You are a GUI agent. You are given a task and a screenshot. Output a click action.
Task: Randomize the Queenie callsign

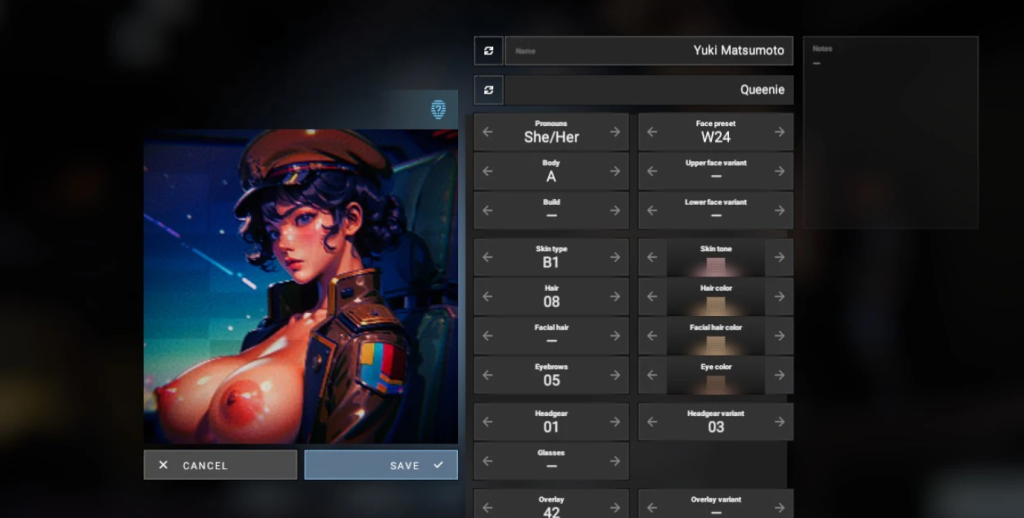[x=488, y=90]
